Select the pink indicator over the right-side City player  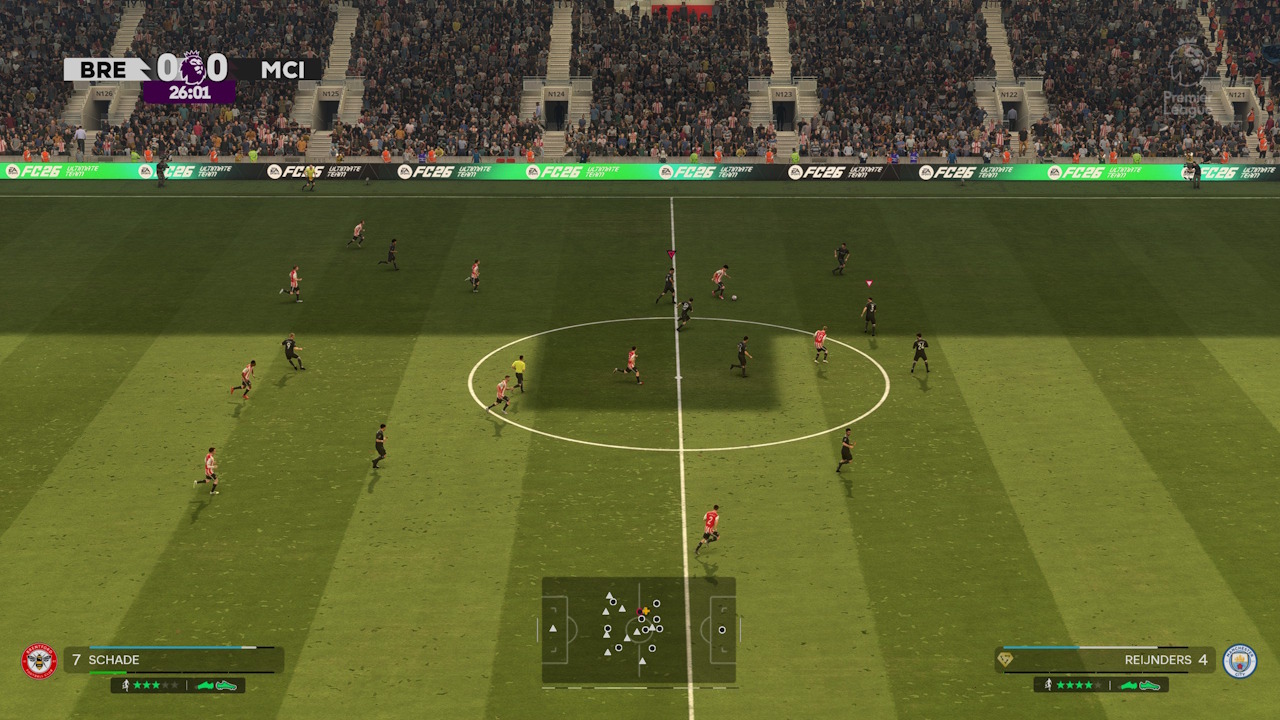866,283
